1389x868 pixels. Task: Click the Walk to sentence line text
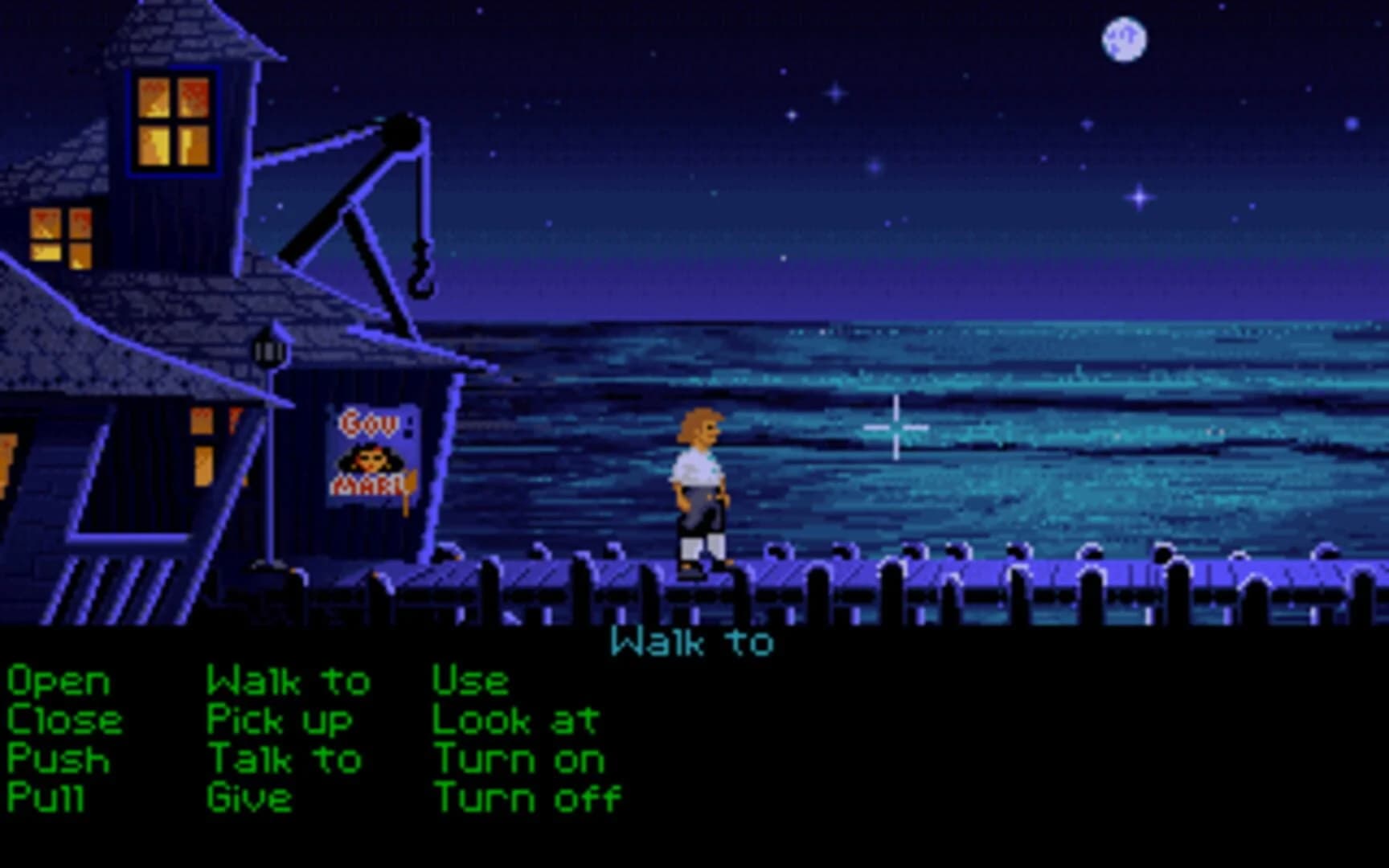point(693,641)
